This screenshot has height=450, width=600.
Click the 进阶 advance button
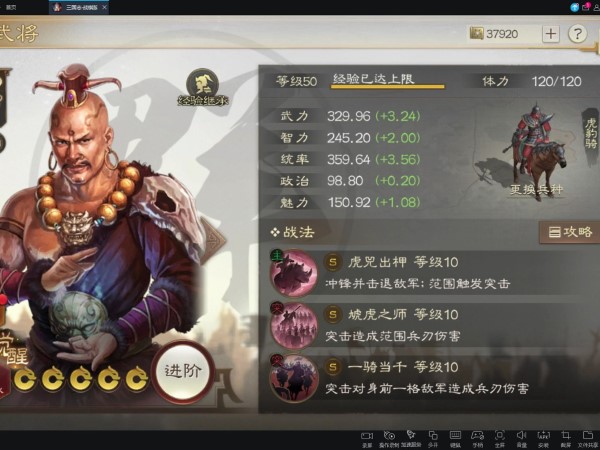189,370
